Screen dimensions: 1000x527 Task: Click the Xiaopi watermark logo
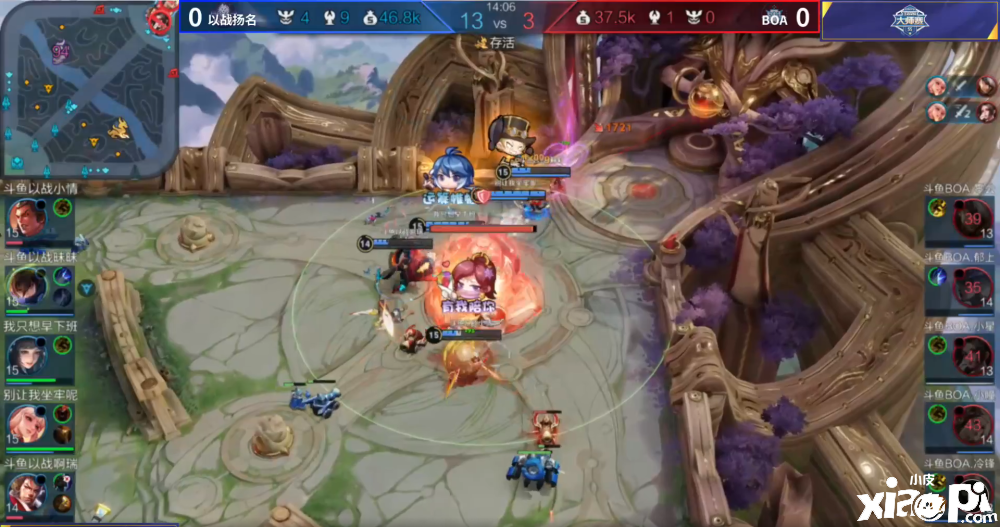pos(948,497)
